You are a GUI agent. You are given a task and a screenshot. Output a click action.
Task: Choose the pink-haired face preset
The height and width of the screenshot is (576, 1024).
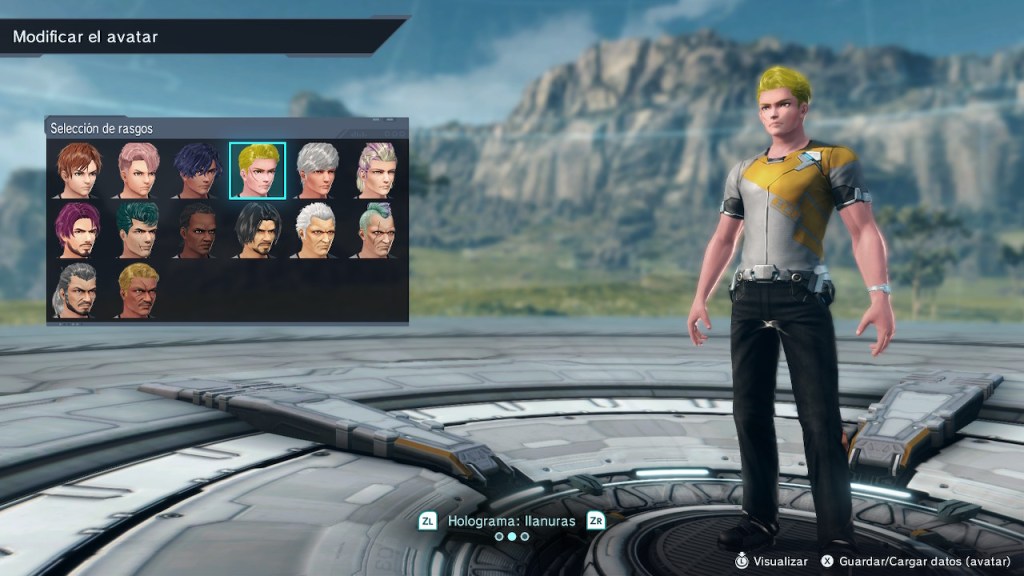[x=138, y=170]
